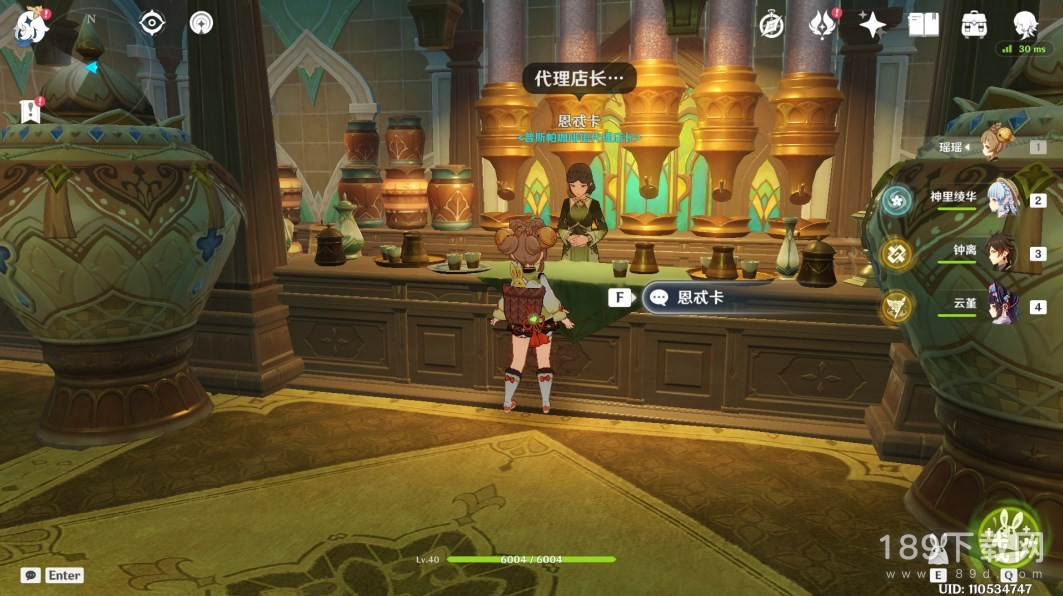Viewport: 1063px width, 596px height.
Task: Open the chat box speech bubble
Action: coord(31,575)
